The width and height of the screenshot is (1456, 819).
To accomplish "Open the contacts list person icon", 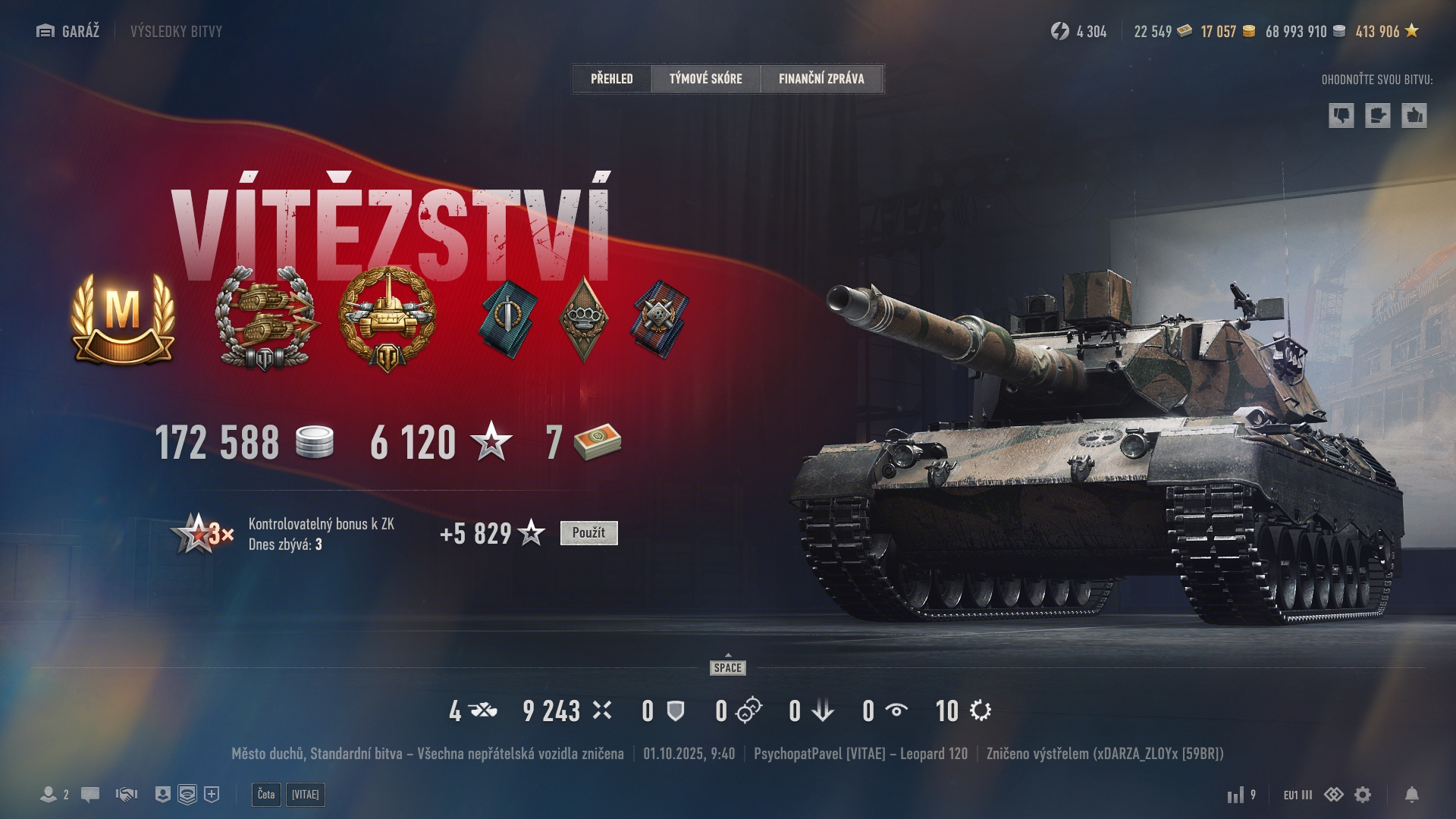I will tap(49, 795).
